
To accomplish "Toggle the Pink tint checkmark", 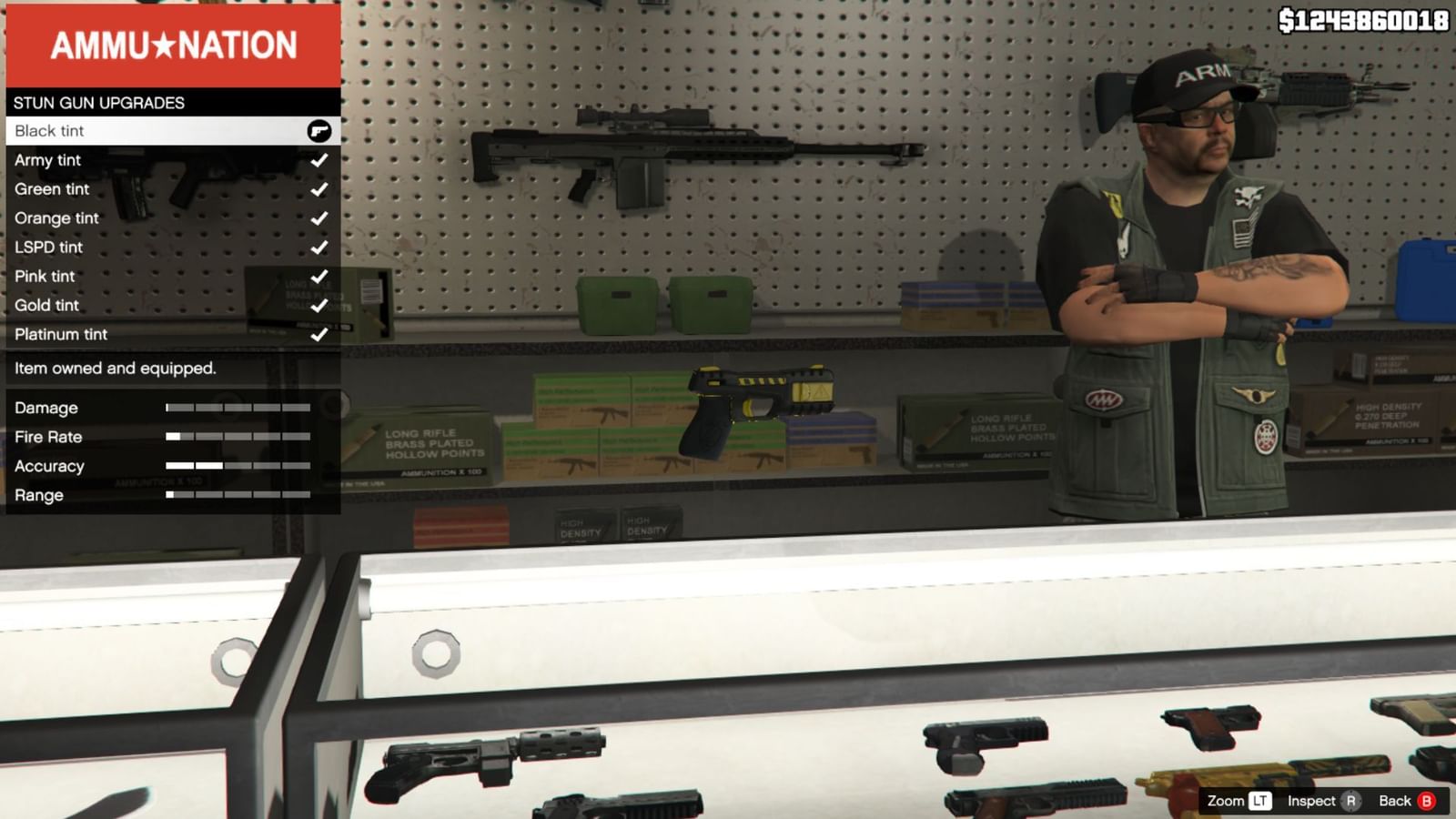I will point(319,276).
